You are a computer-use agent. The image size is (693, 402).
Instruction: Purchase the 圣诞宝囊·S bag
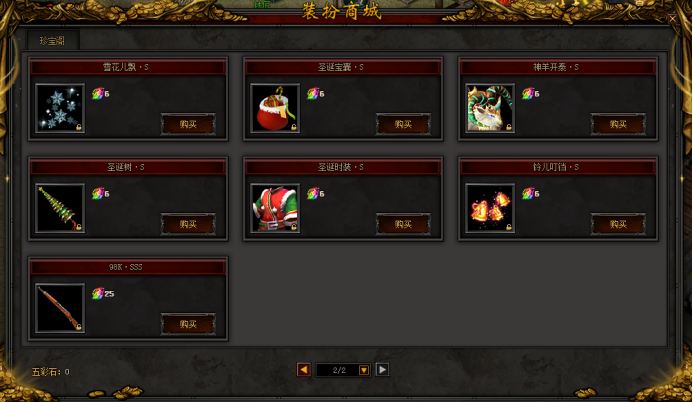[x=403, y=124]
